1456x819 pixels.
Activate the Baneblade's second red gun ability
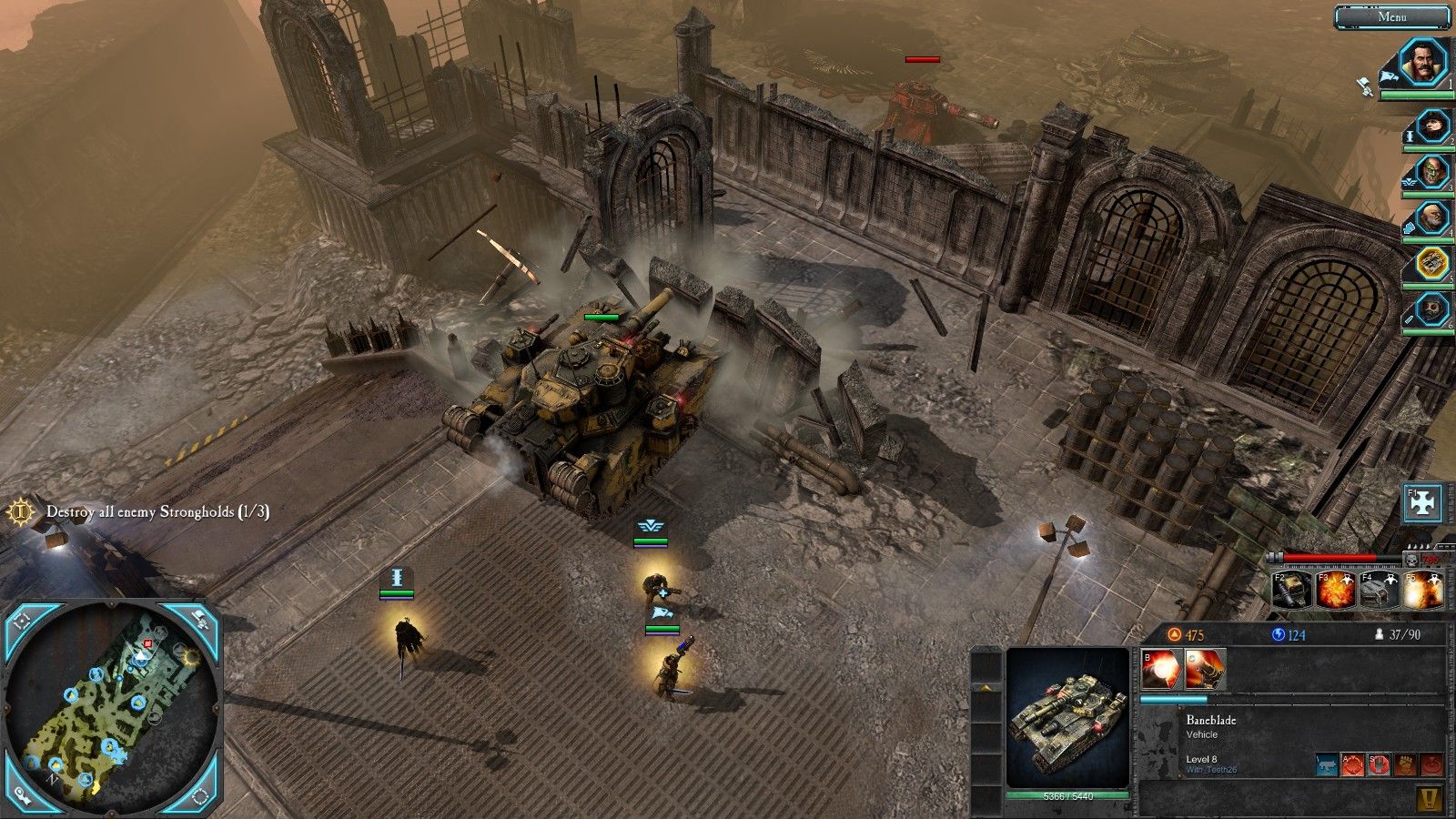[x=1206, y=670]
